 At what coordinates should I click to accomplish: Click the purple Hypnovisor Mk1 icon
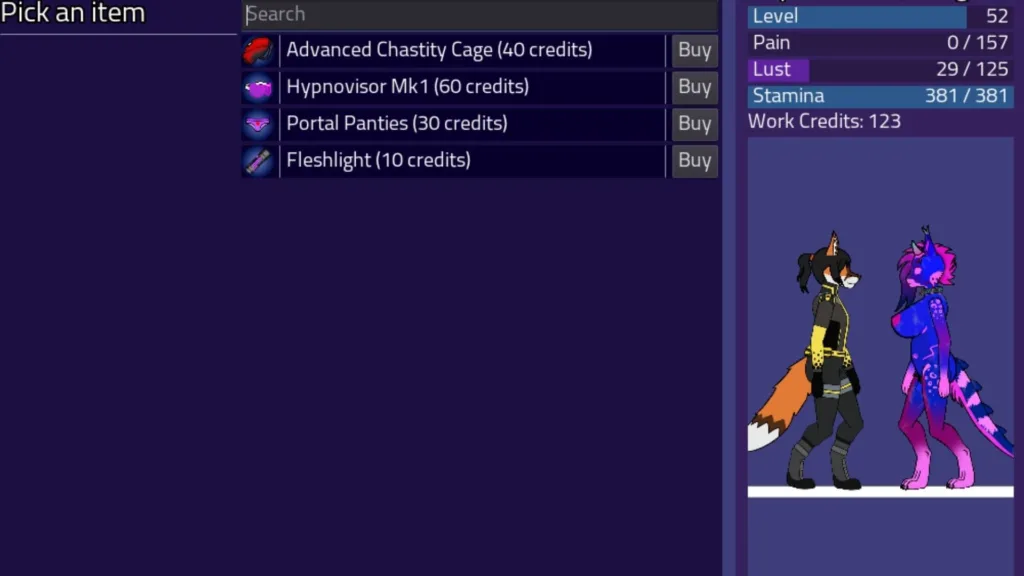point(258,87)
